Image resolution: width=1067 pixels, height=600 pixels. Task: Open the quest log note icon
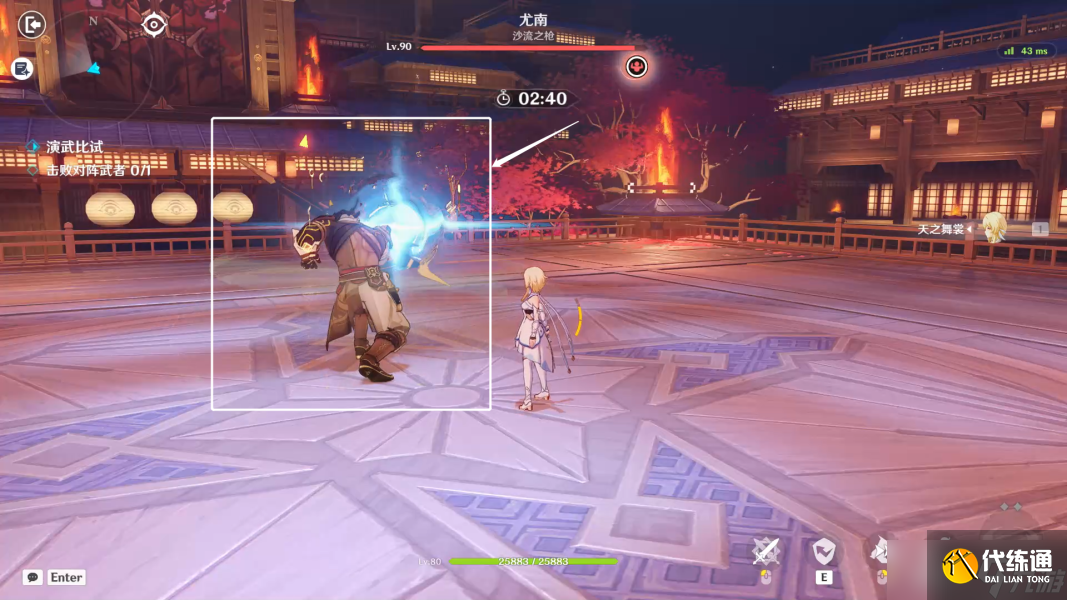click(x=22, y=68)
